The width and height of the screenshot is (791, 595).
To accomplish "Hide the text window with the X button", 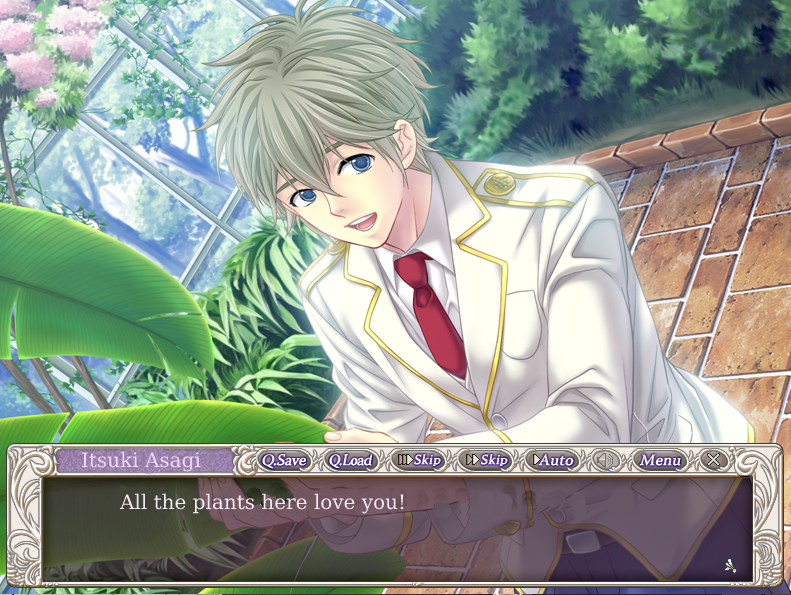I will [713, 460].
